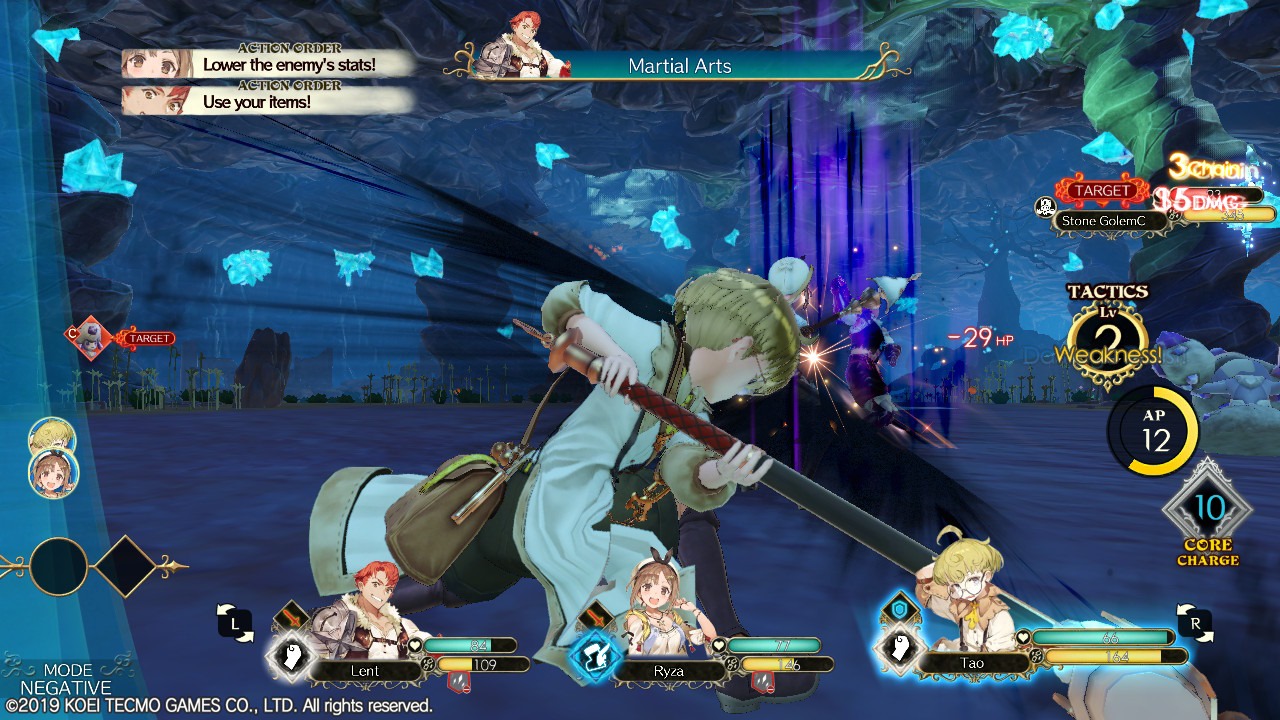Viewport: 1280px width, 720px height.
Task: Target the Stone GolemC nameplate
Action: pos(1107,220)
